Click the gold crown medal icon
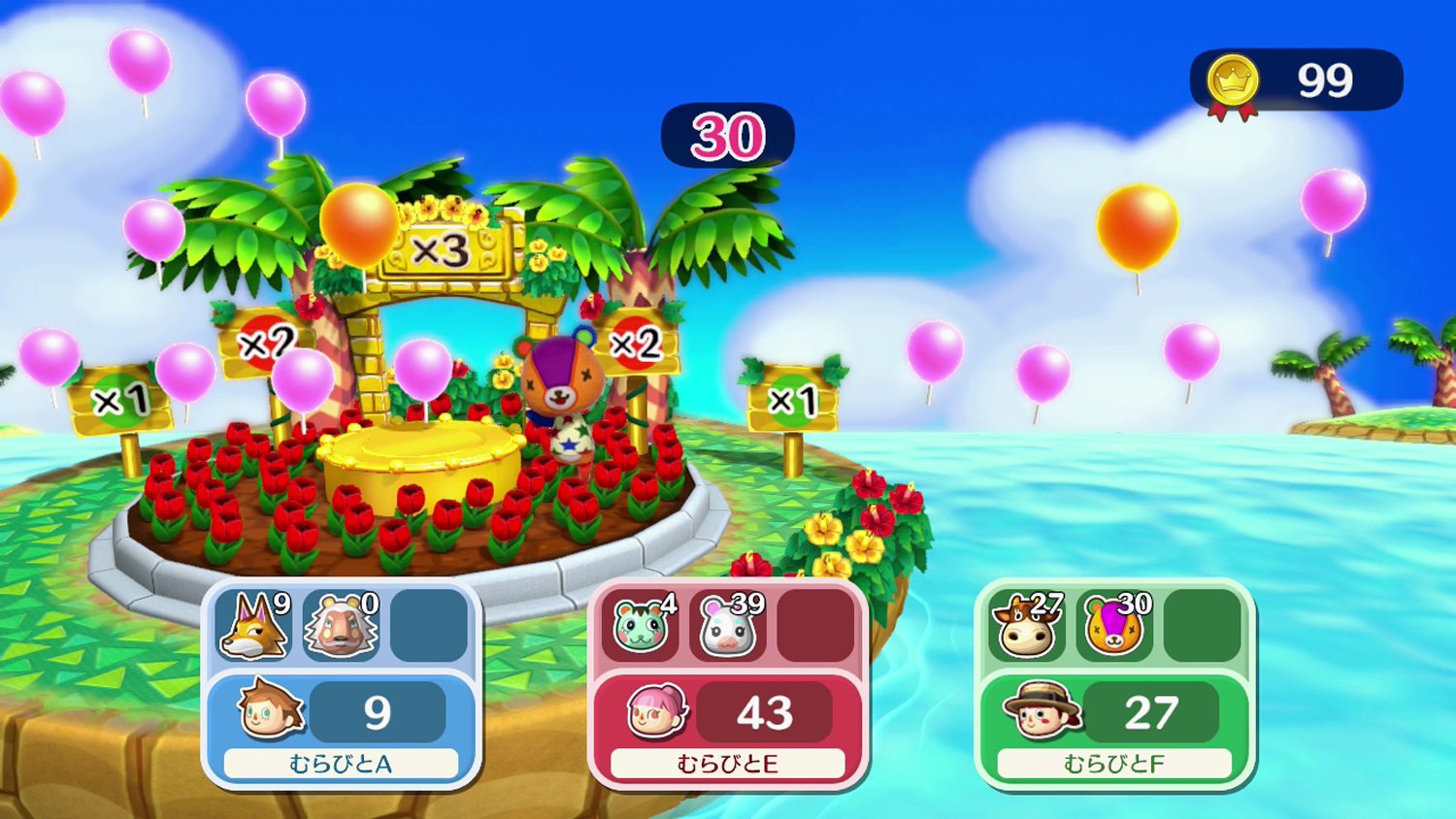The image size is (1456, 819). pyautogui.click(x=1233, y=82)
